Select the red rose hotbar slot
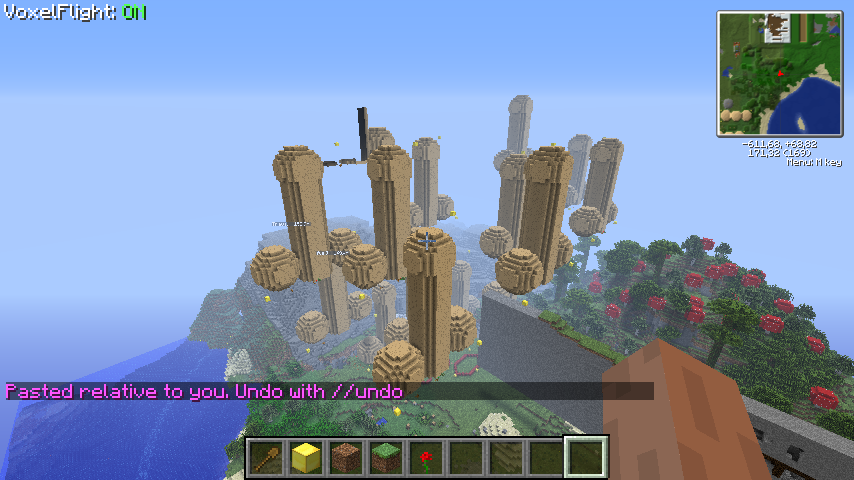854x480 pixels. click(x=426, y=458)
